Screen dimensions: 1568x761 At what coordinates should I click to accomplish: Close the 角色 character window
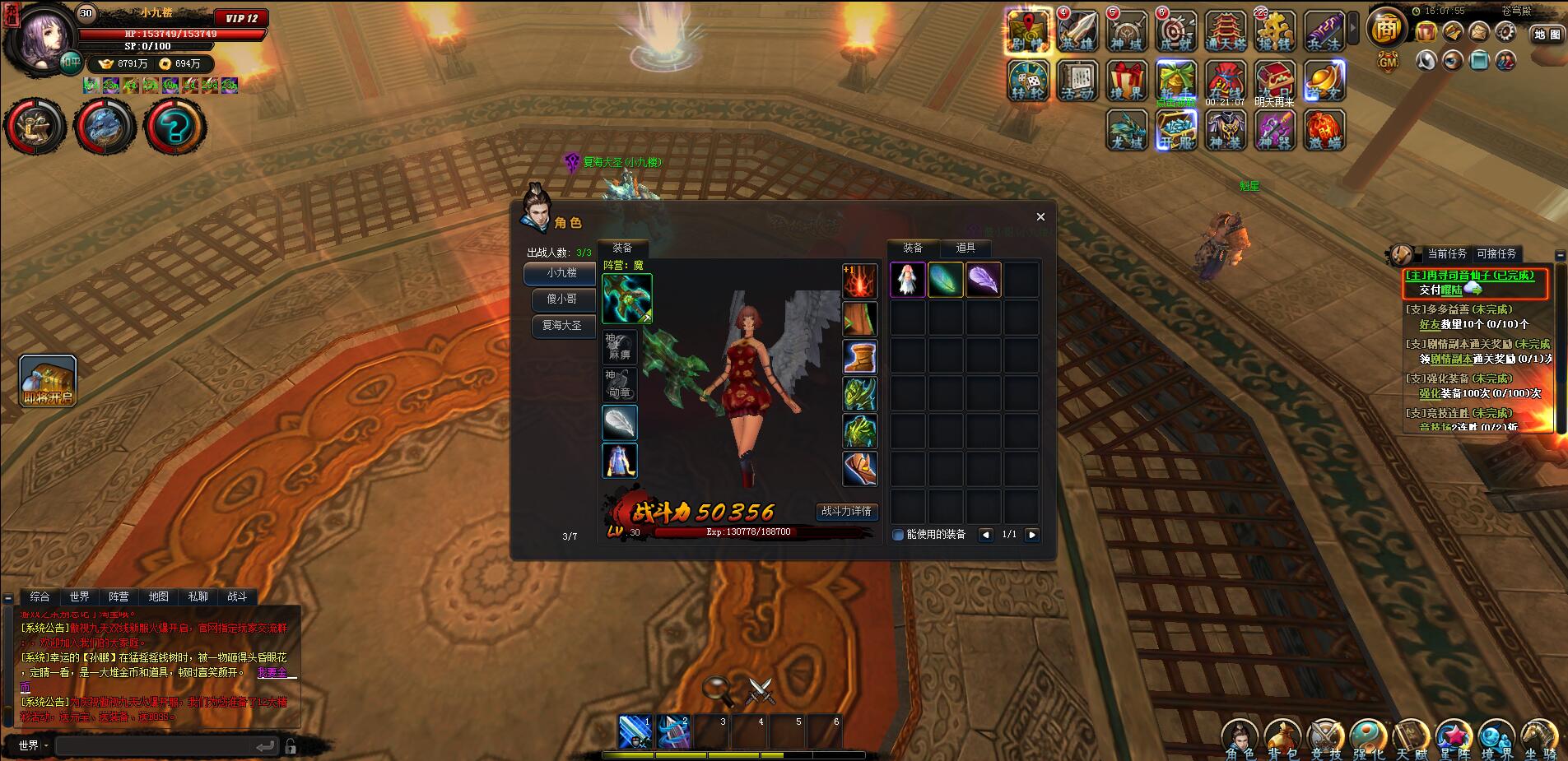1040,217
